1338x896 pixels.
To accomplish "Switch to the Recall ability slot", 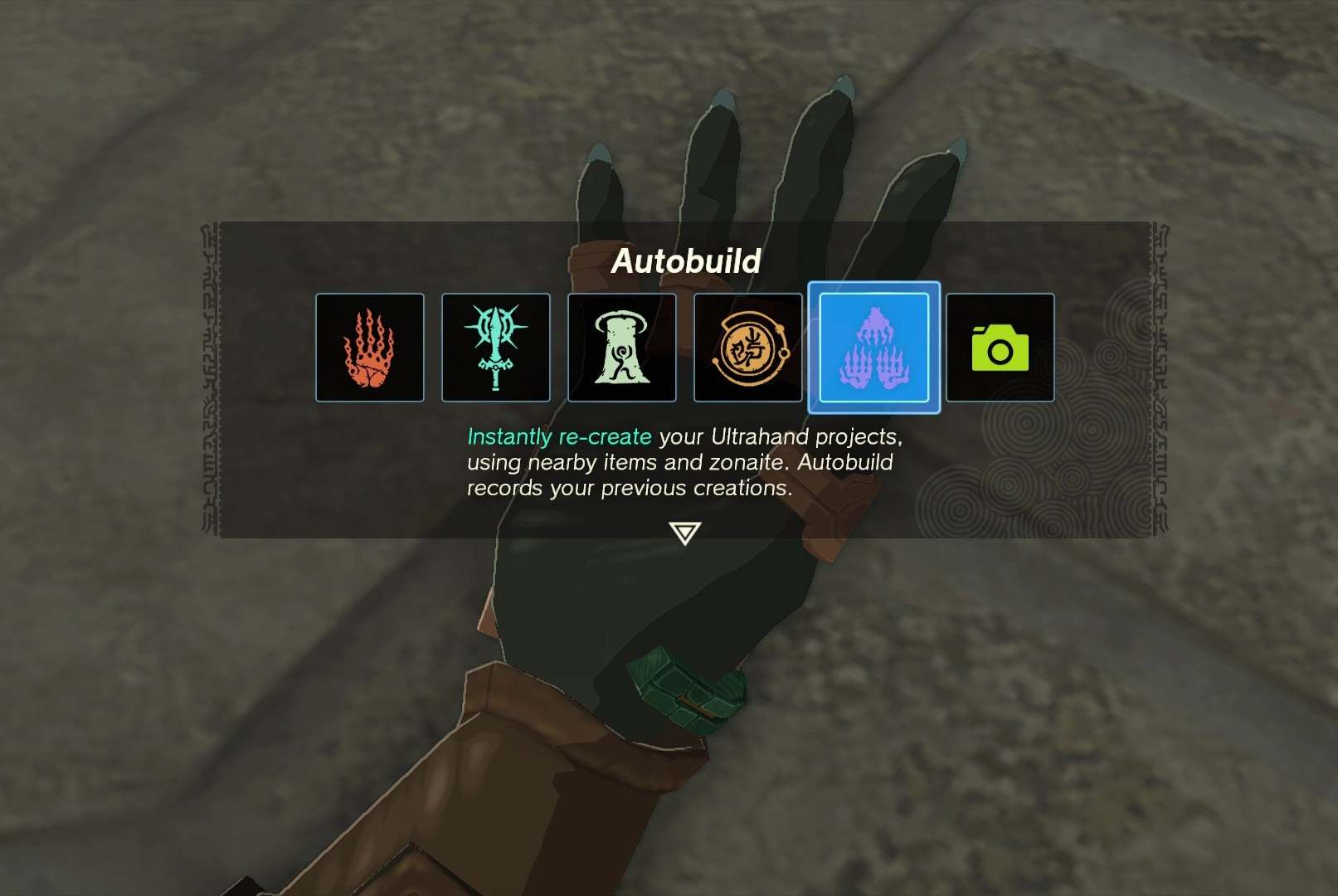I will pyautogui.click(x=747, y=348).
